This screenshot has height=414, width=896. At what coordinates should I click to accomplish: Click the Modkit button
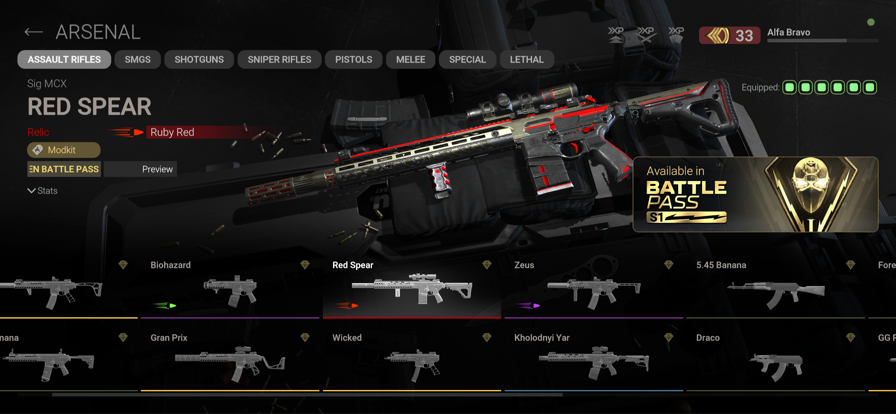[x=63, y=150]
